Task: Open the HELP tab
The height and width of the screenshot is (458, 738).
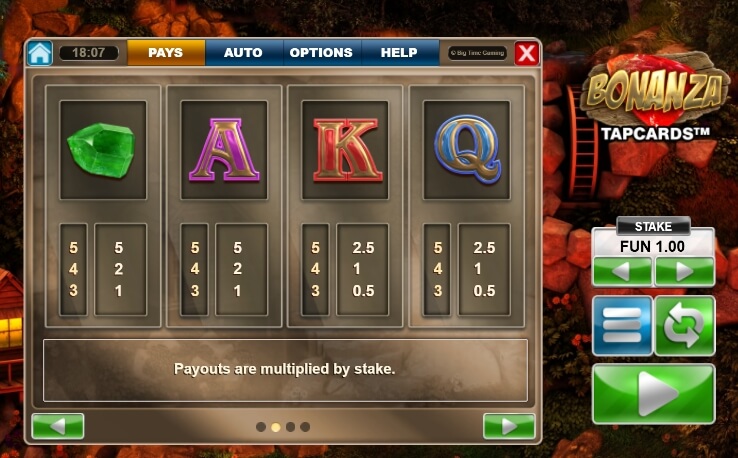Action: pos(399,53)
